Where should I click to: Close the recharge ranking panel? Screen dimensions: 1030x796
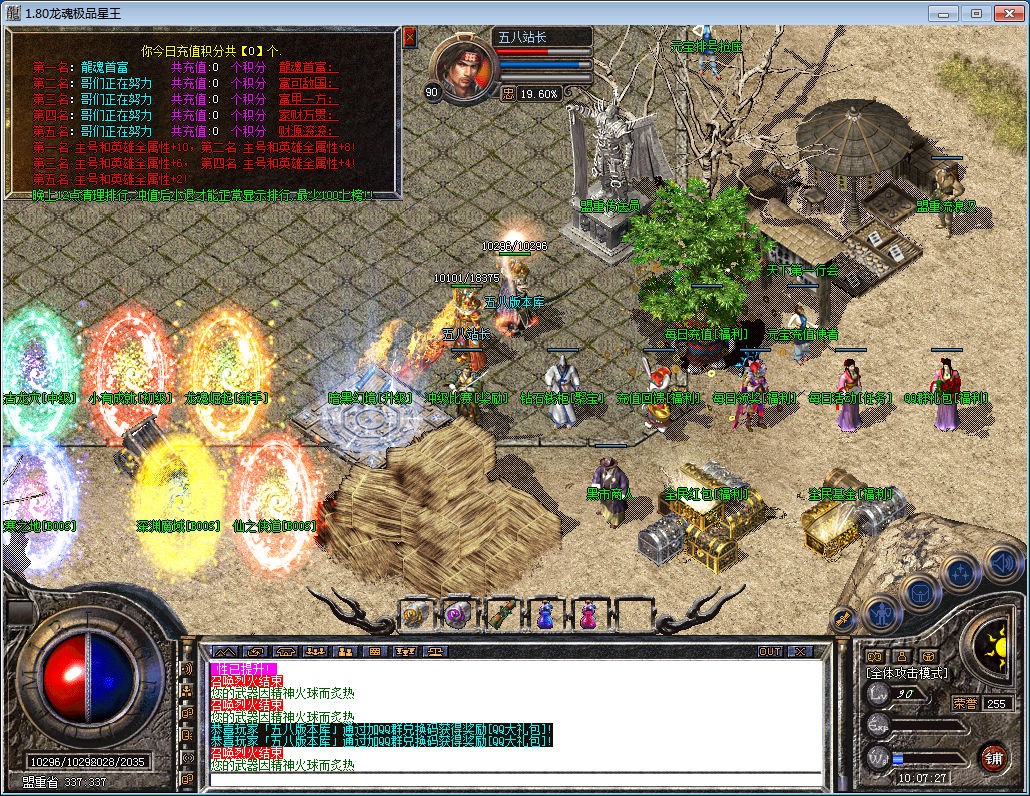click(409, 37)
